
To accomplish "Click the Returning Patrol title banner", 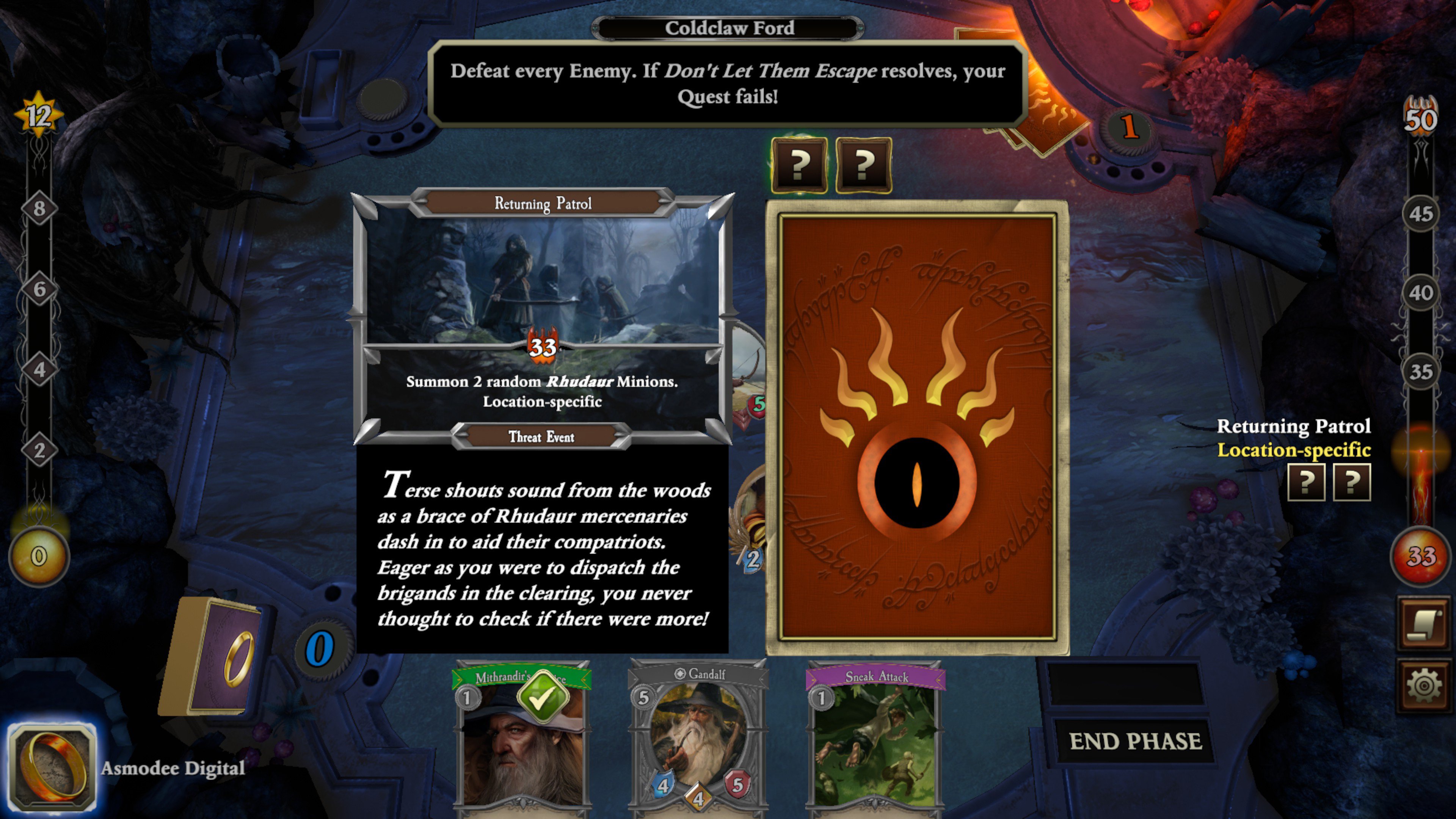I will point(543,204).
